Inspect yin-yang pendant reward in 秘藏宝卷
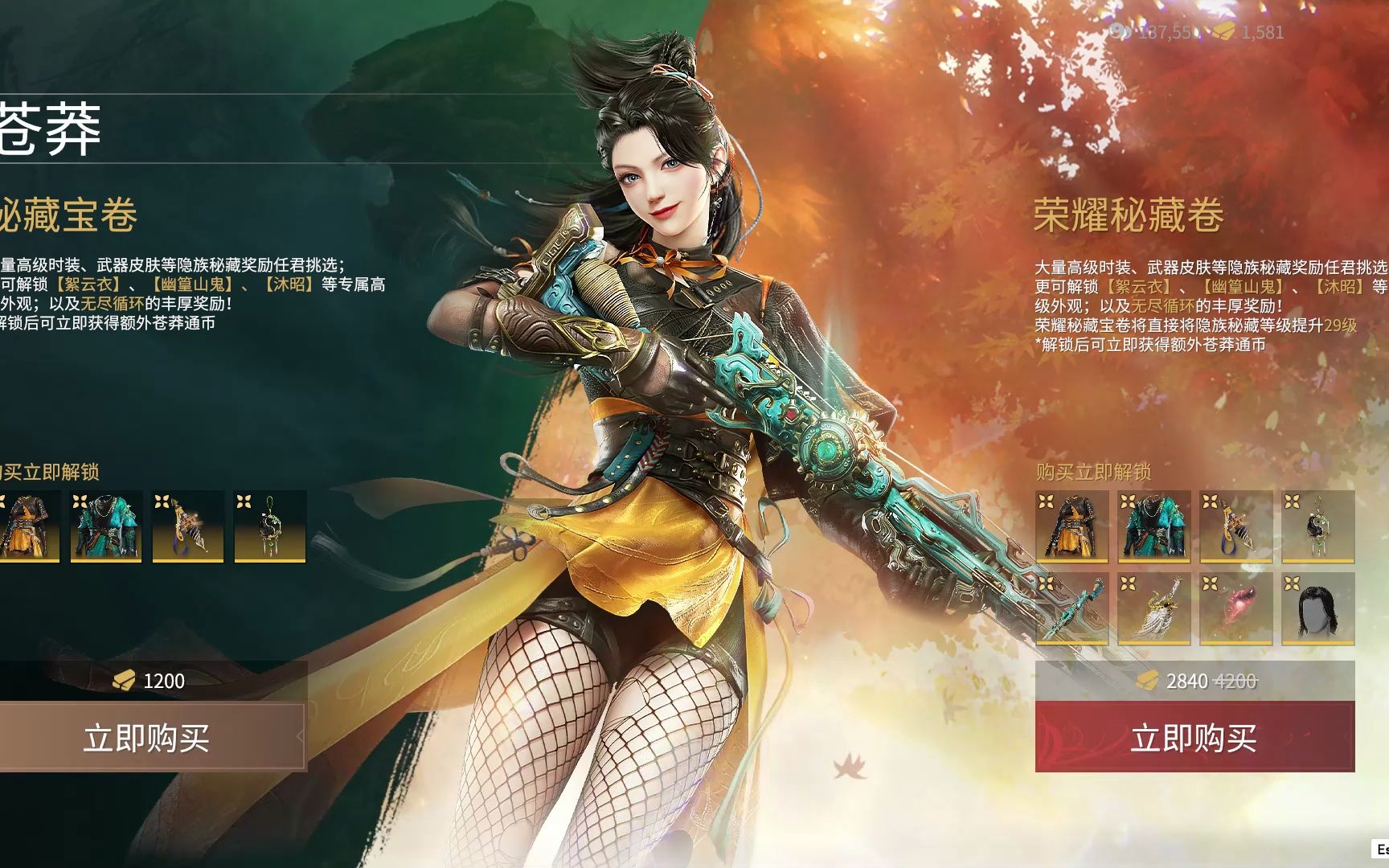Image resolution: width=1389 pixels, height=868 pixels. click(x=270, y=526)
